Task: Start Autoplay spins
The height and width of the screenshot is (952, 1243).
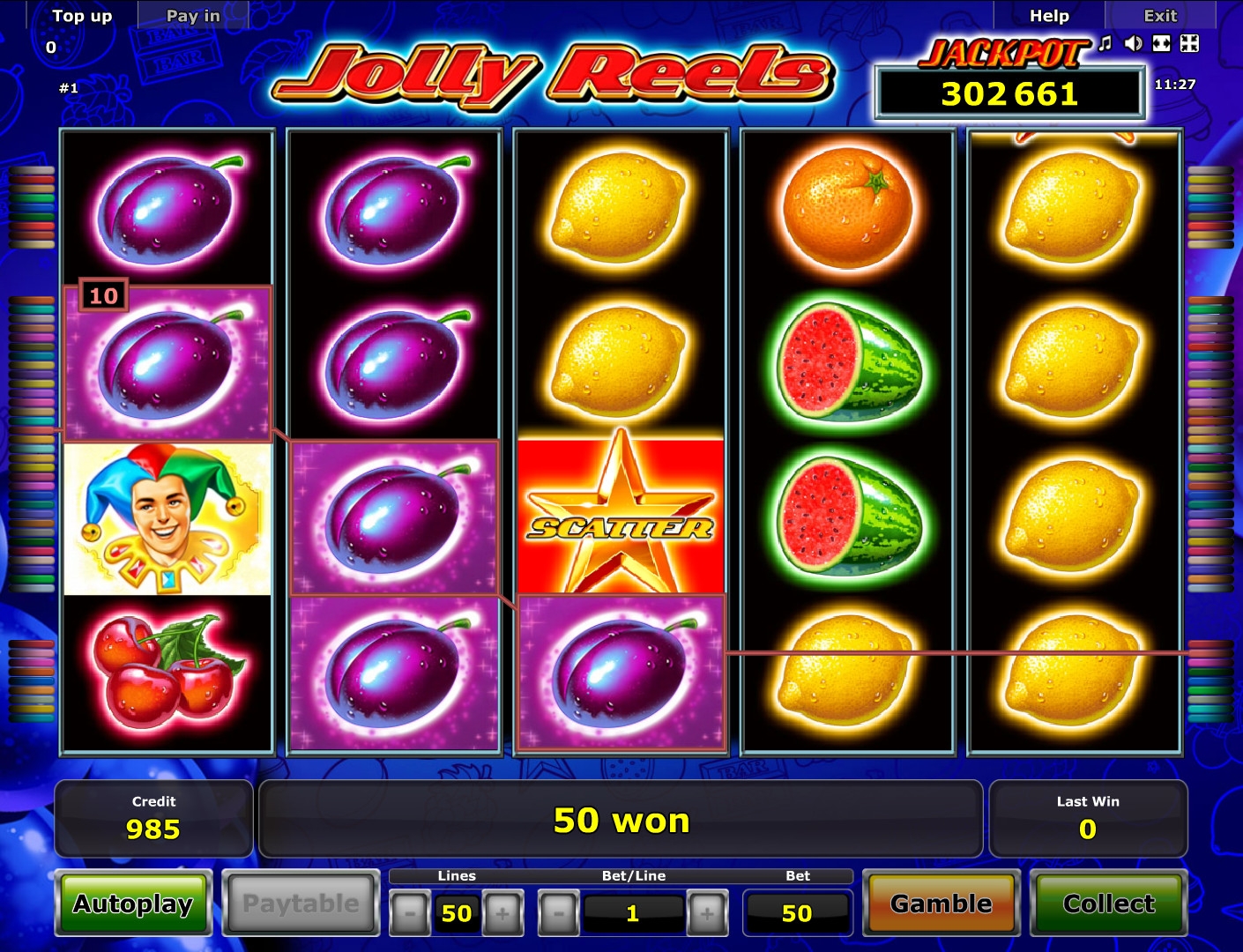Action: (x=133, y=904)
